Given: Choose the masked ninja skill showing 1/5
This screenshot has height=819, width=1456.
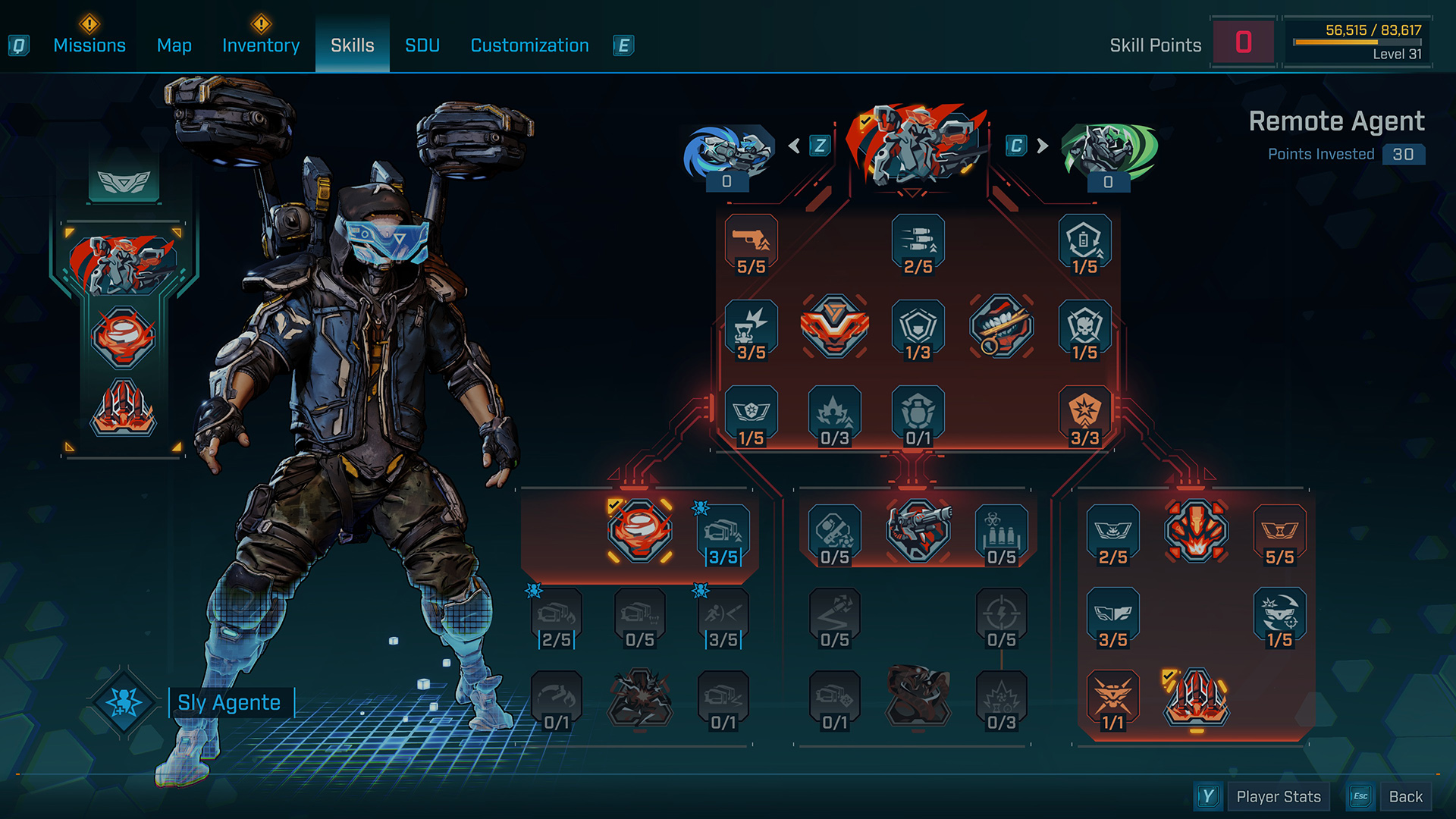Looking at the screenshot, I should pyautogui.click(x=1279, y=616).
